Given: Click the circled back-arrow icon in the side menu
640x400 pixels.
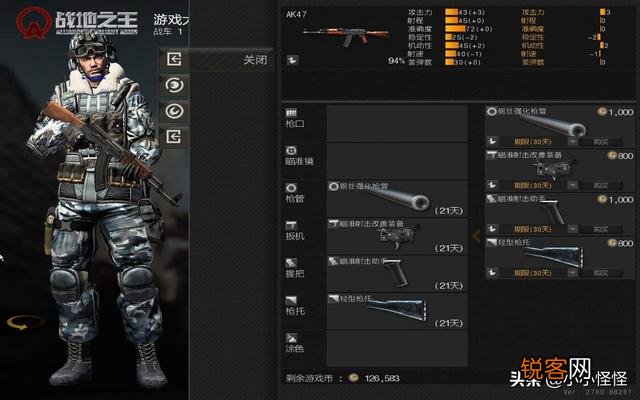Looking at the screenshot, I should click(173, 110).
